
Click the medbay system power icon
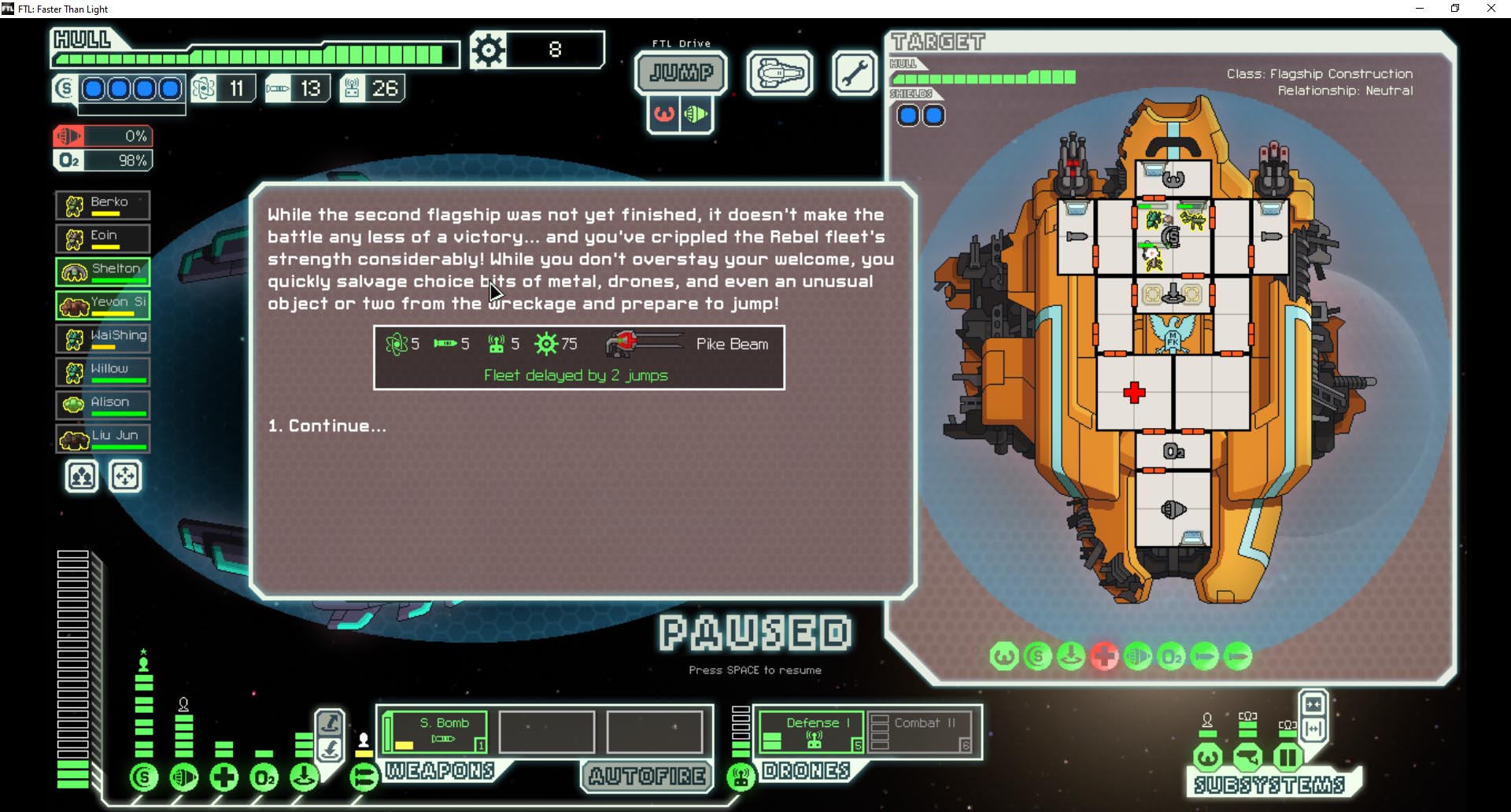(224, 778)
